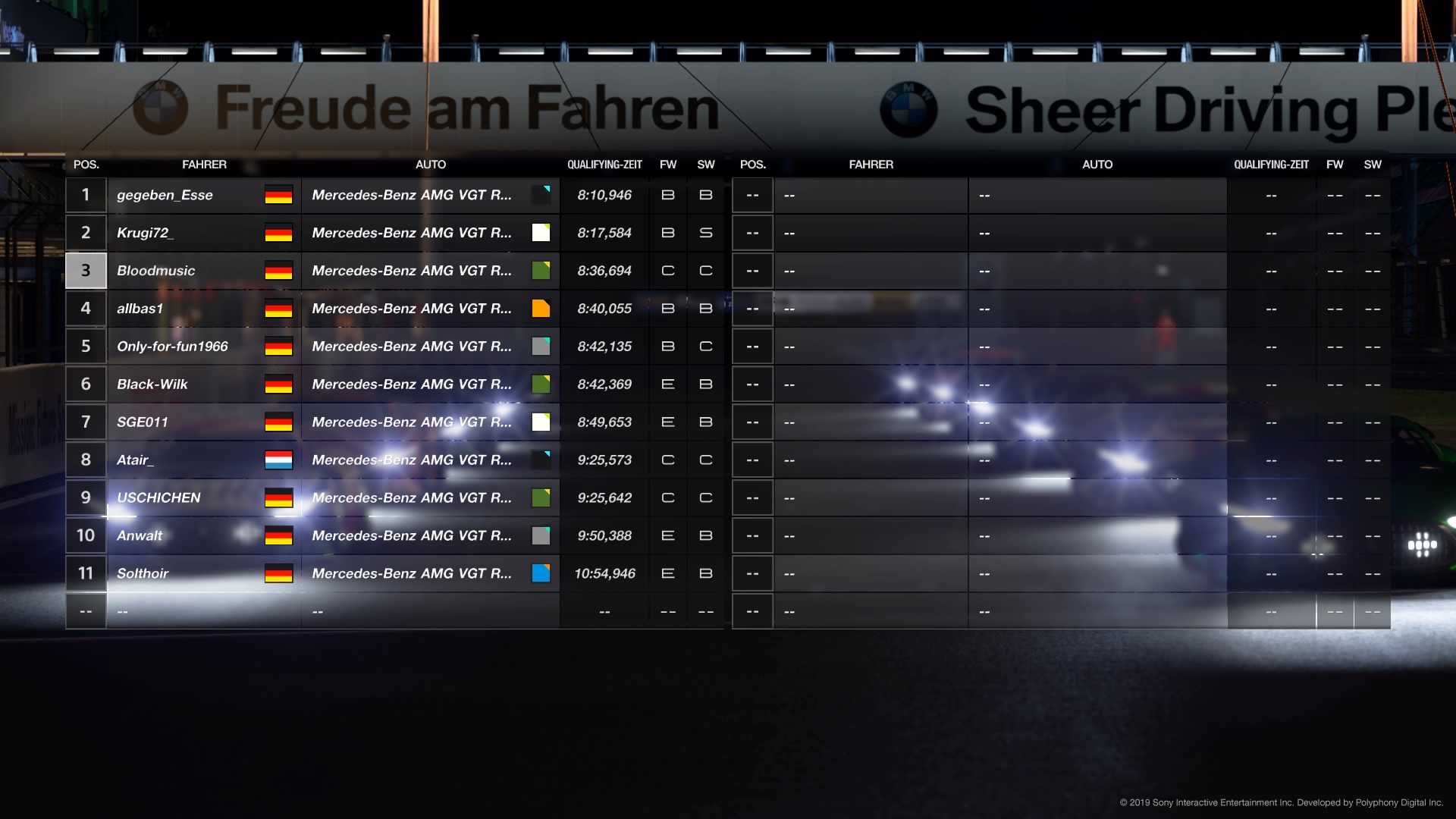1456x819 pixels.
Task: Click SGE011's driver name entry
Action: pos(144,422)
